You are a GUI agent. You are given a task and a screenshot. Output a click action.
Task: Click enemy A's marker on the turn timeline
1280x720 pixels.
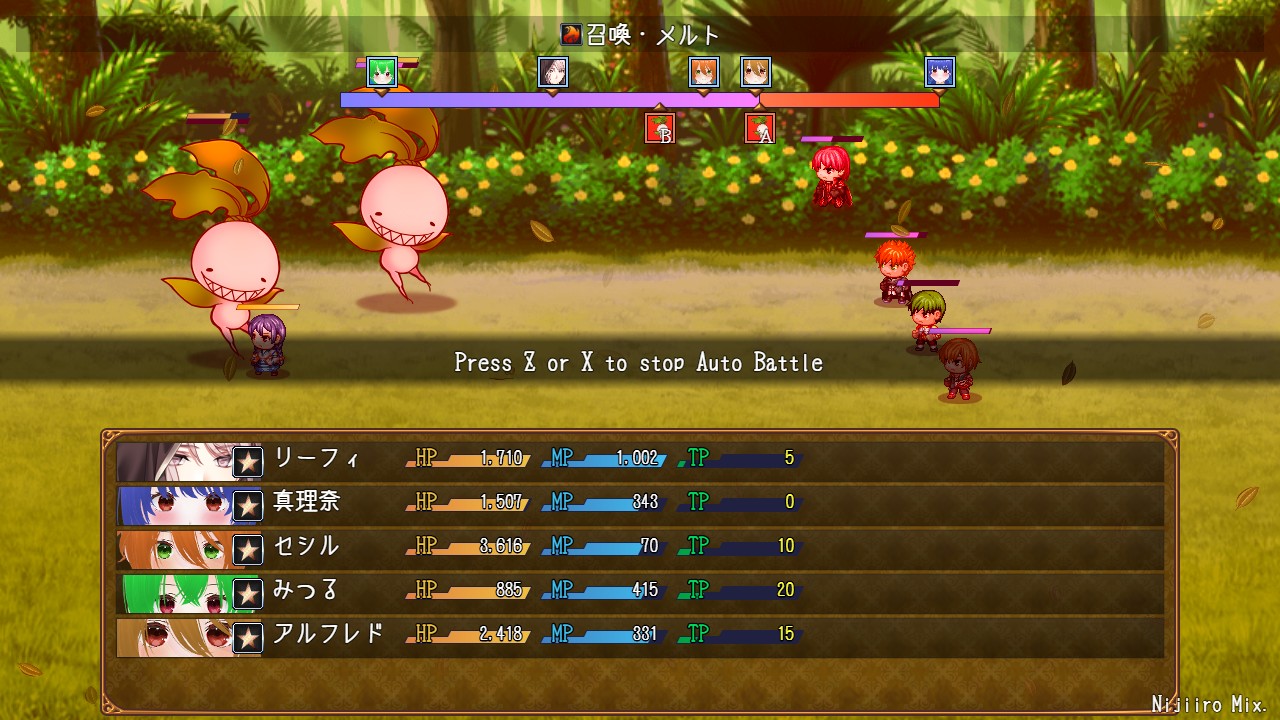(760, 129)
